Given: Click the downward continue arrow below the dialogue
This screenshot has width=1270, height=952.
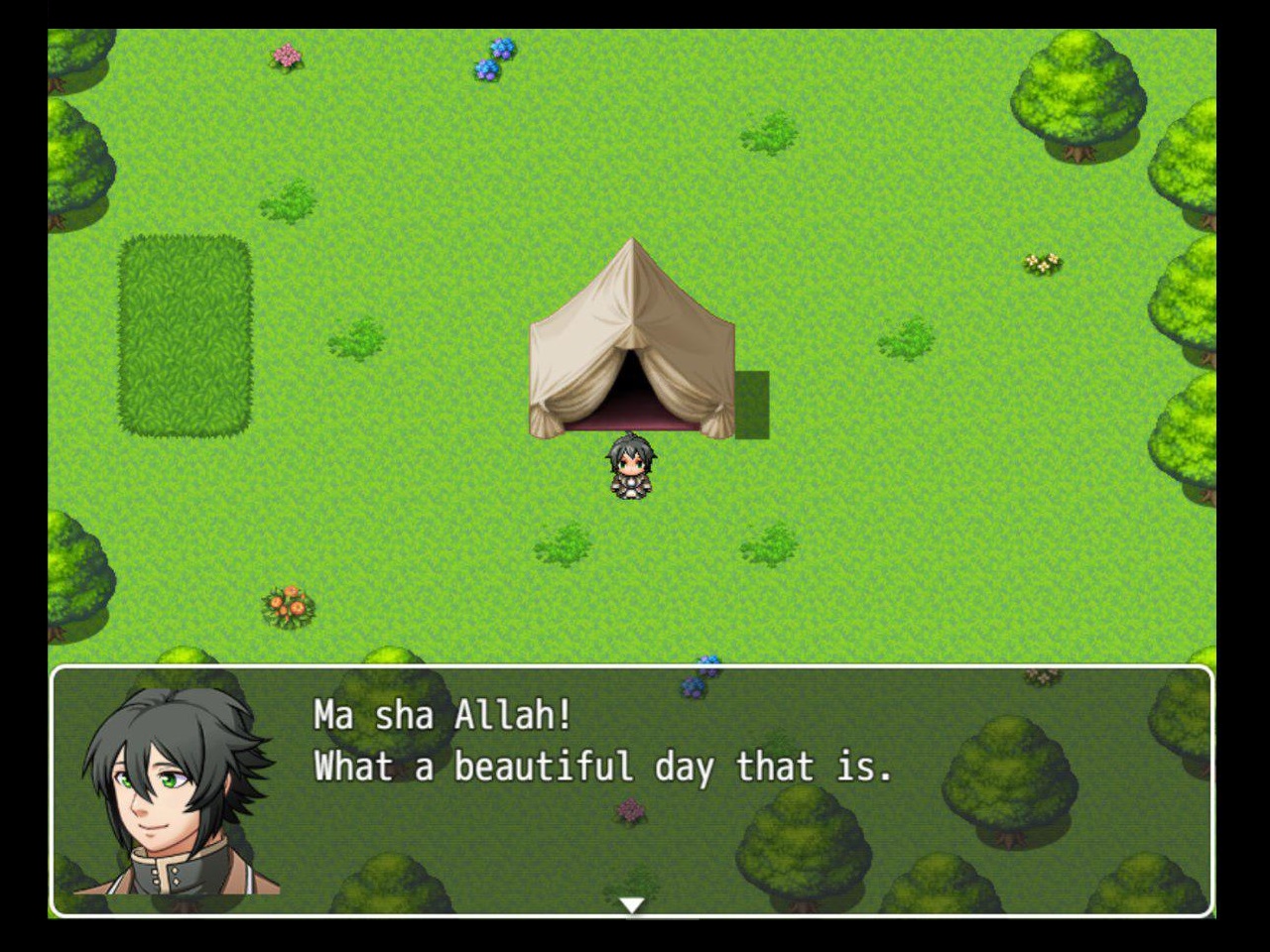Looking at the screenshot, I should 634,903.
